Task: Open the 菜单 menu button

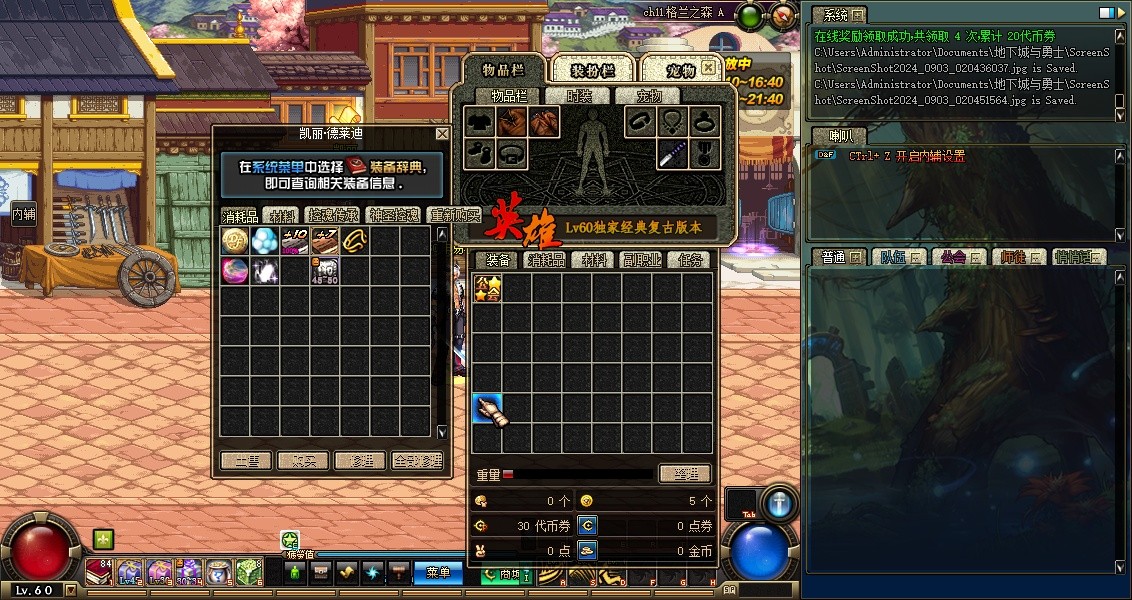Action: [439, 573]
